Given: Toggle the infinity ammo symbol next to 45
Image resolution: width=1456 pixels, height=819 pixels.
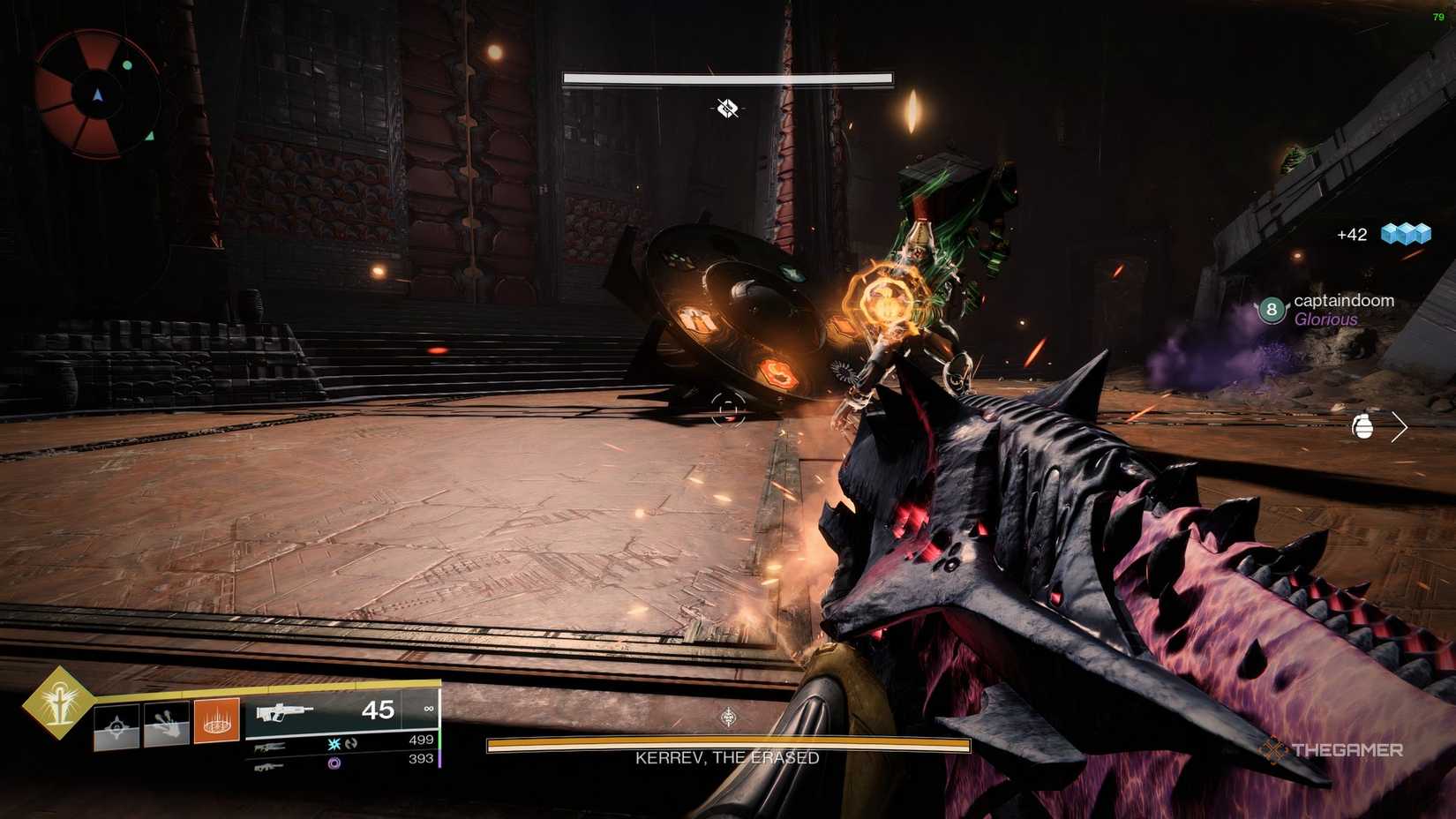Looking at the screenshot, I should click(x=427, y=707).
